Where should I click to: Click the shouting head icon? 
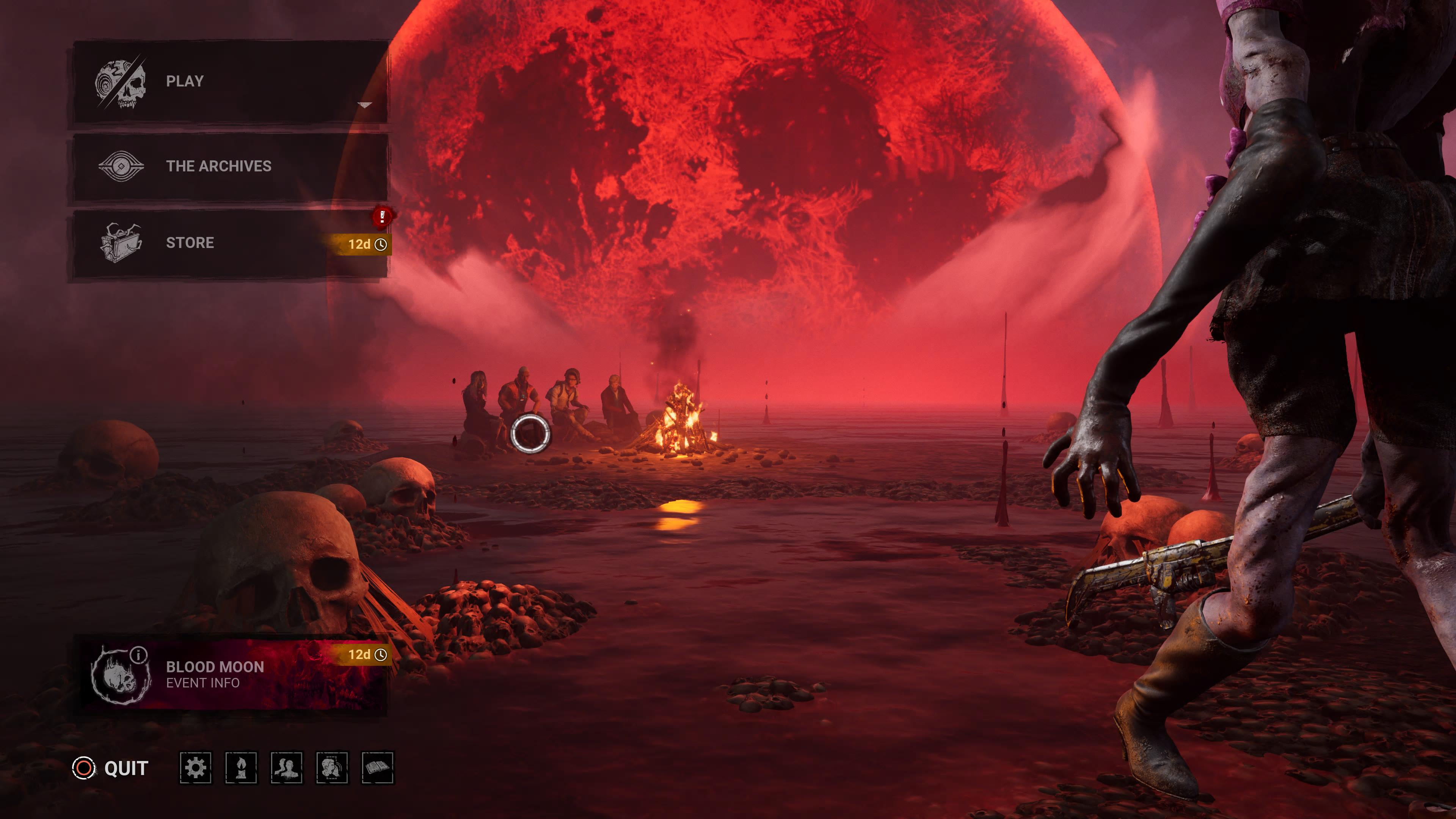coord(333,767)
